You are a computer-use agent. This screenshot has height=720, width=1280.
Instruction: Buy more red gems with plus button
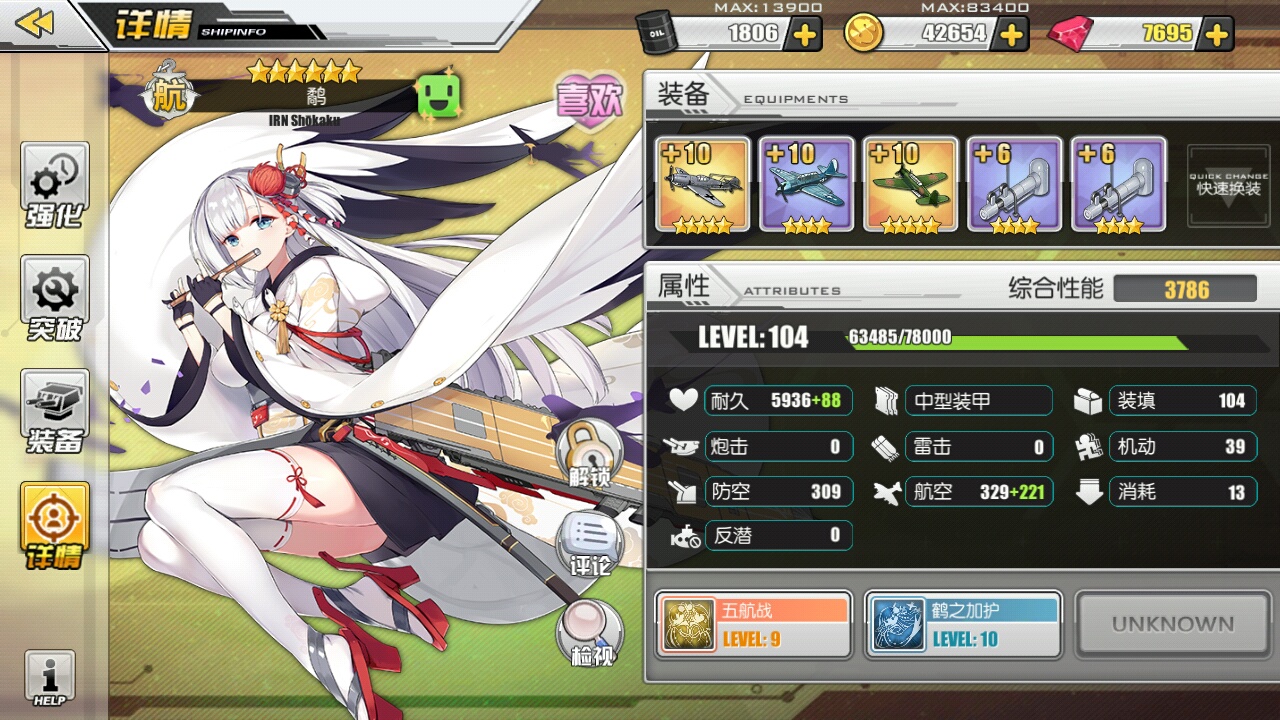pyautogui.click(x=1216, y=35)
